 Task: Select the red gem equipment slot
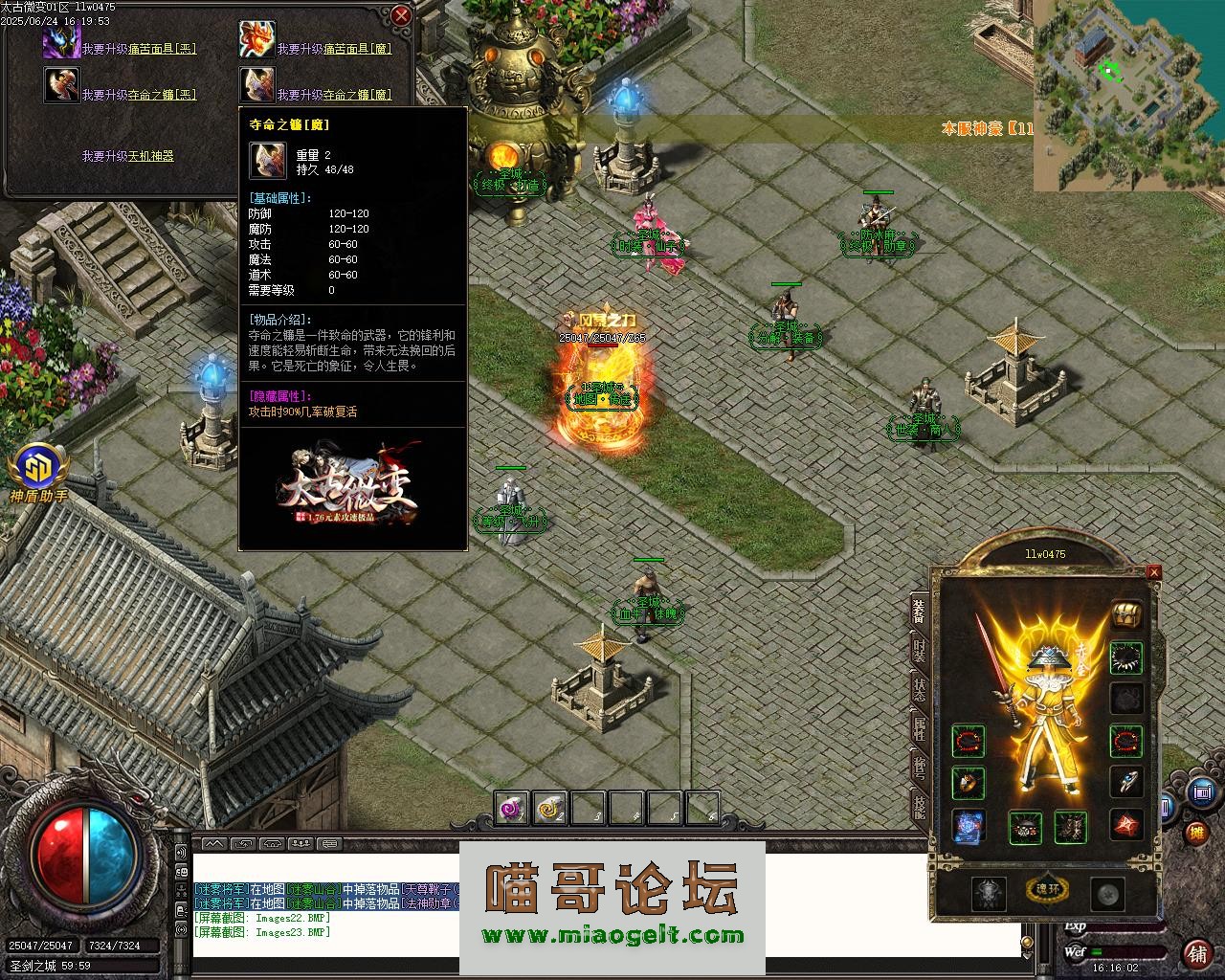[x=1125, y=825]
